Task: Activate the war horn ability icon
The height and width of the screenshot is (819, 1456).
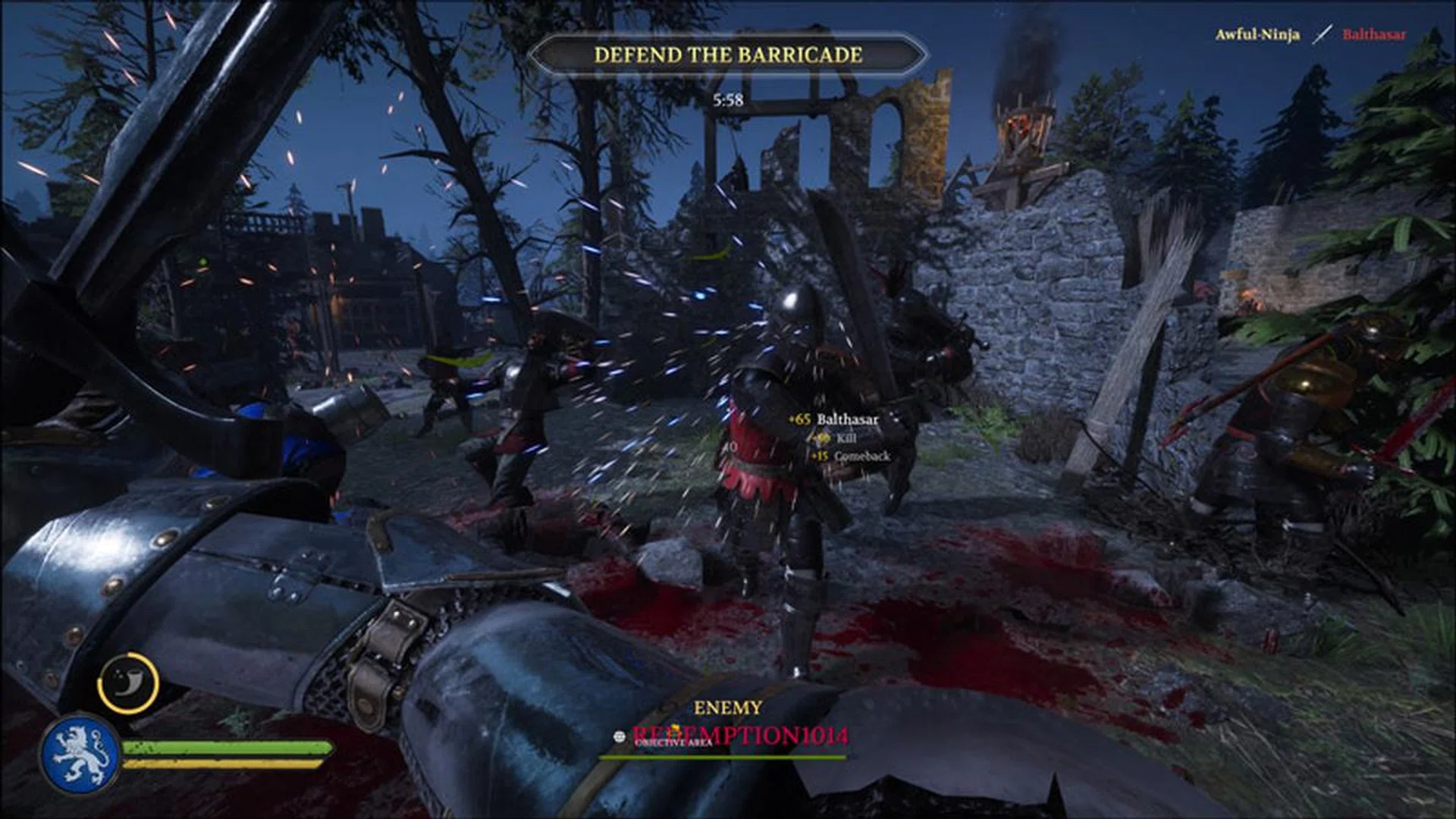Action: pyautogui.click(x=128, y=683)
